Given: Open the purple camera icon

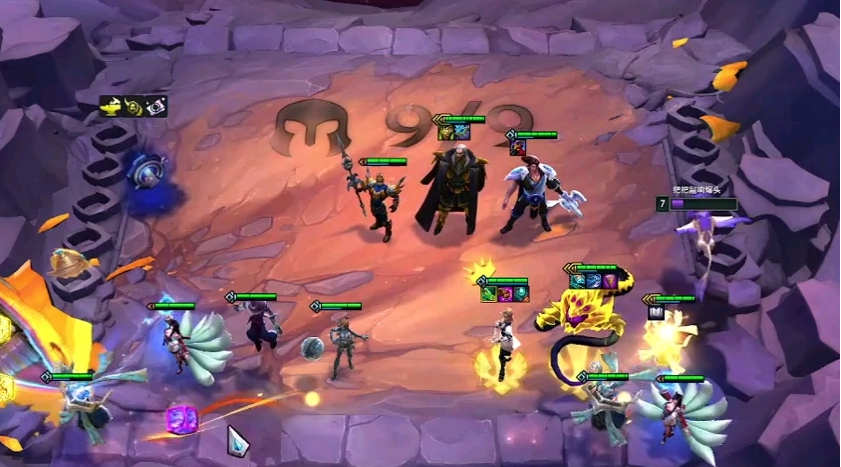Looking at the screenshot, I should pyautogui.click(x=155, y=105).
